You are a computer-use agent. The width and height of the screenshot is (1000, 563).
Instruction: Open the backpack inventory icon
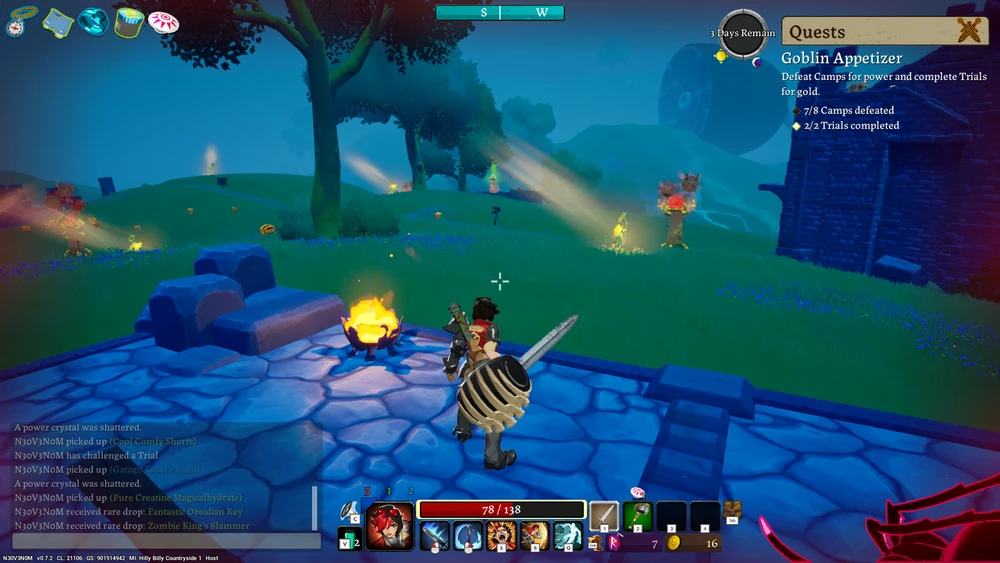tap(732, 510)
